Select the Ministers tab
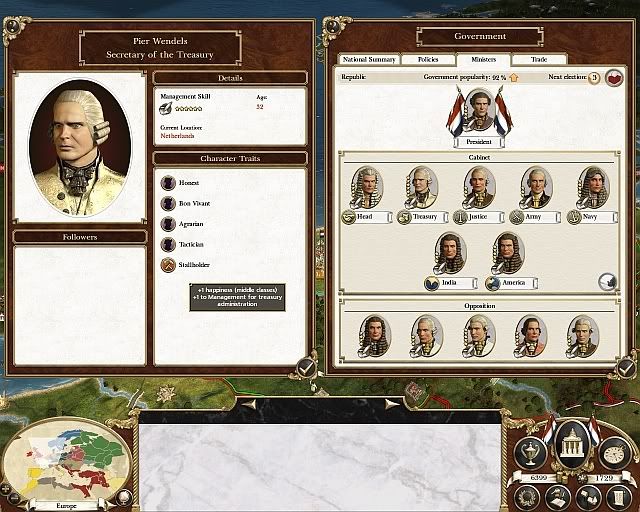The image size is (640, 512). click(x=483, y=60)
